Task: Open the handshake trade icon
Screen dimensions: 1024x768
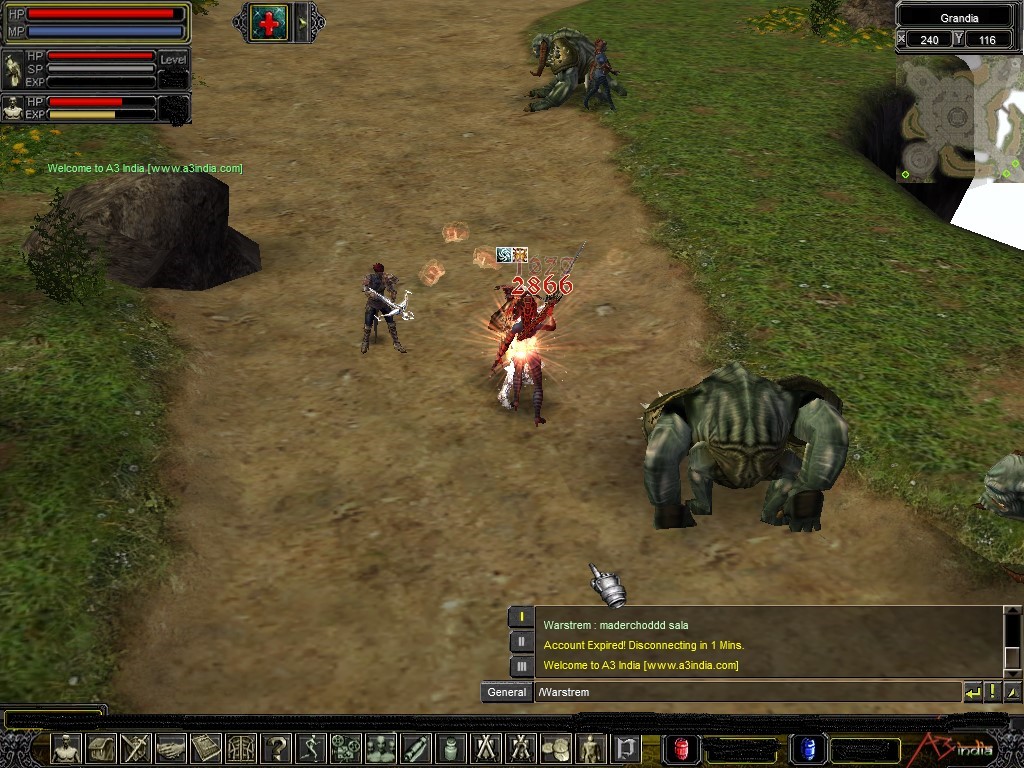Action: [x=170, y=748]
